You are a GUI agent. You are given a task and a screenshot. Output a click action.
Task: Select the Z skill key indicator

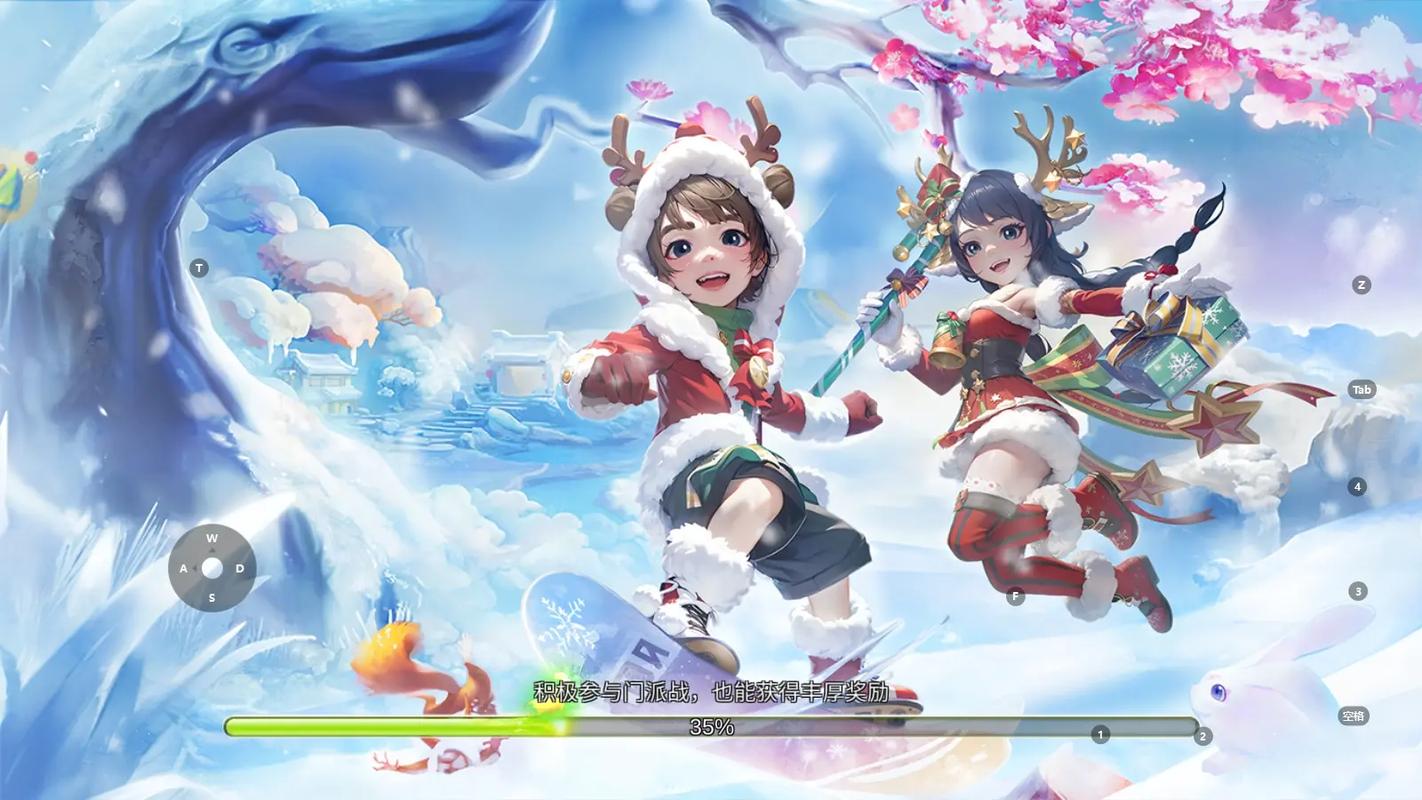click(x=1361, y=284)
